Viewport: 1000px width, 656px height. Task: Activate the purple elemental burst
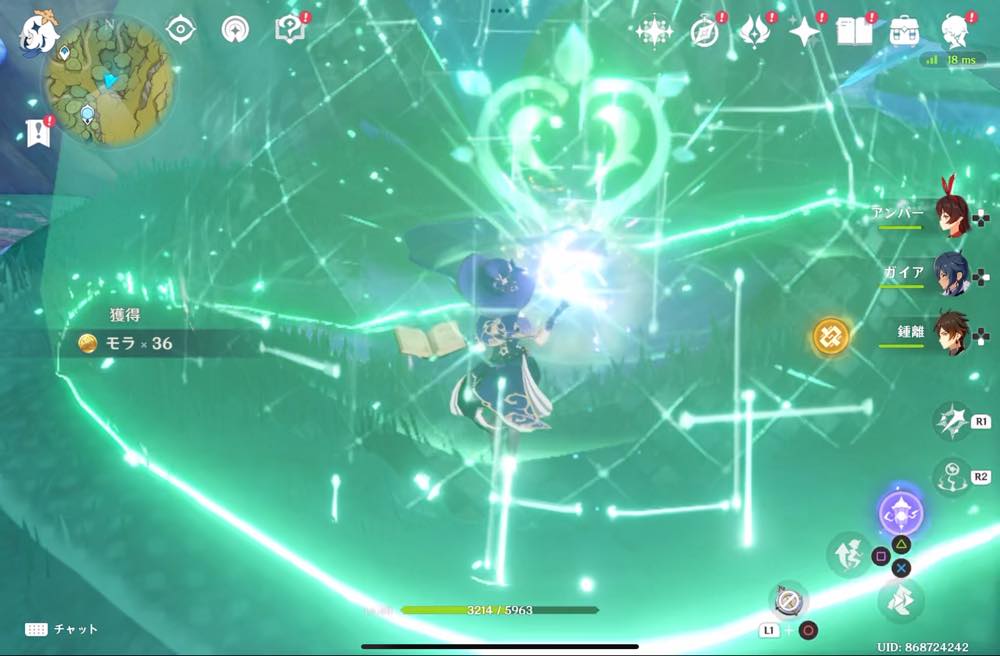900,515
